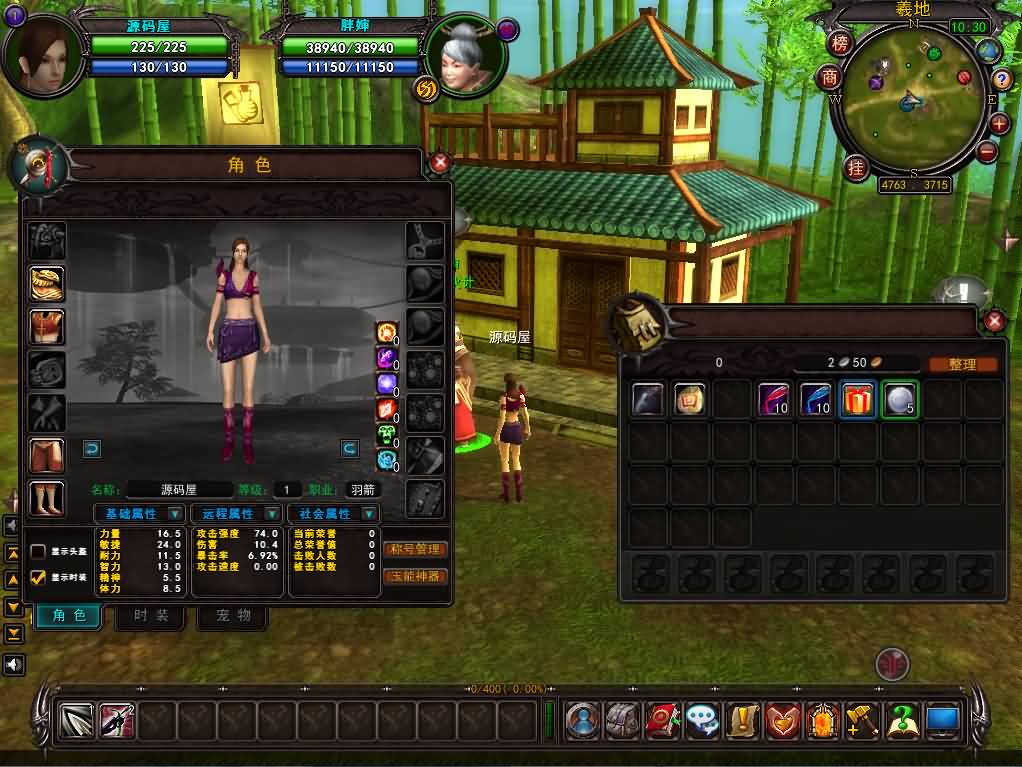Open the 榜 ranking button by the minimap

coord(840,43)
